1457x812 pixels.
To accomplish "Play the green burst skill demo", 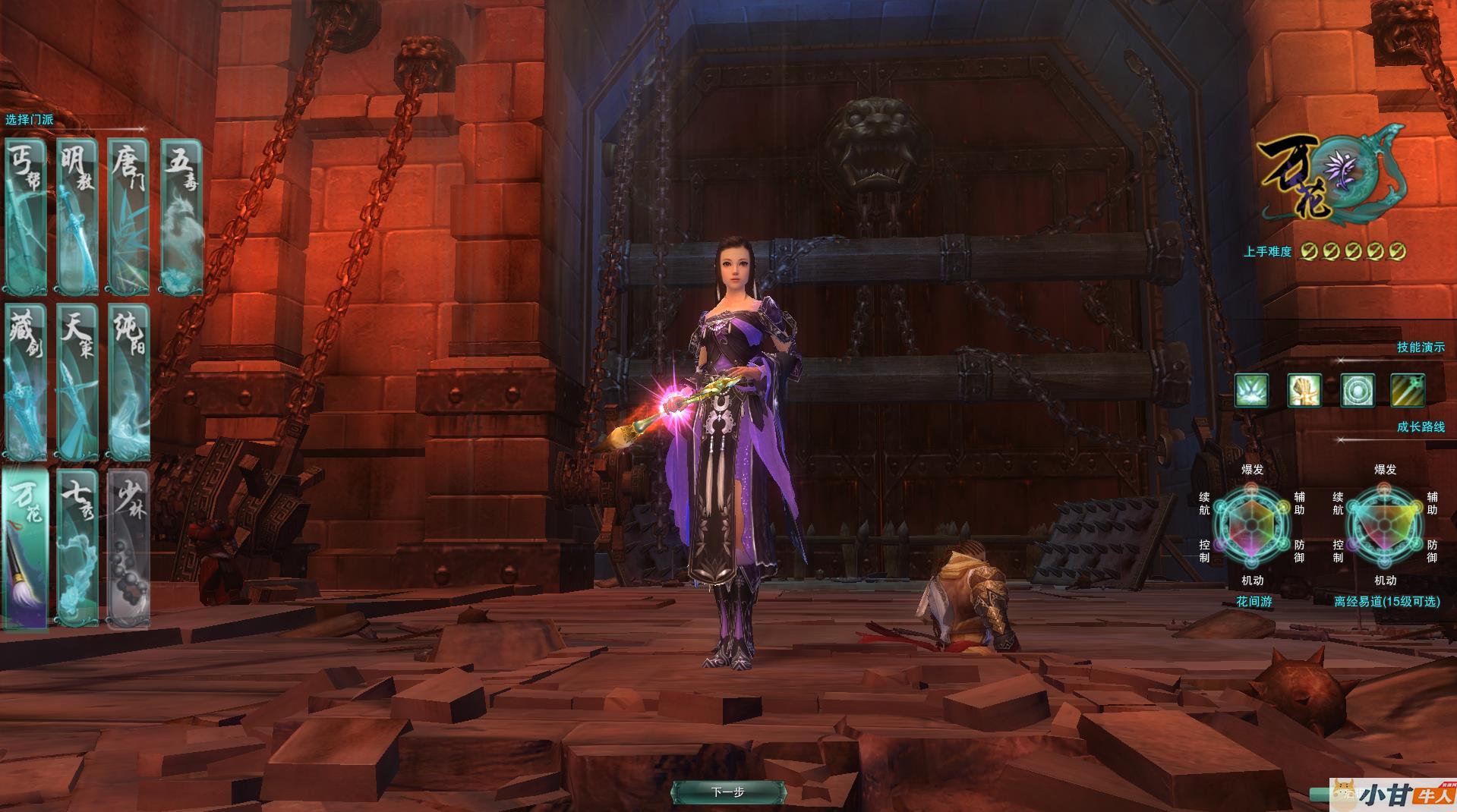I will 1251,391.
